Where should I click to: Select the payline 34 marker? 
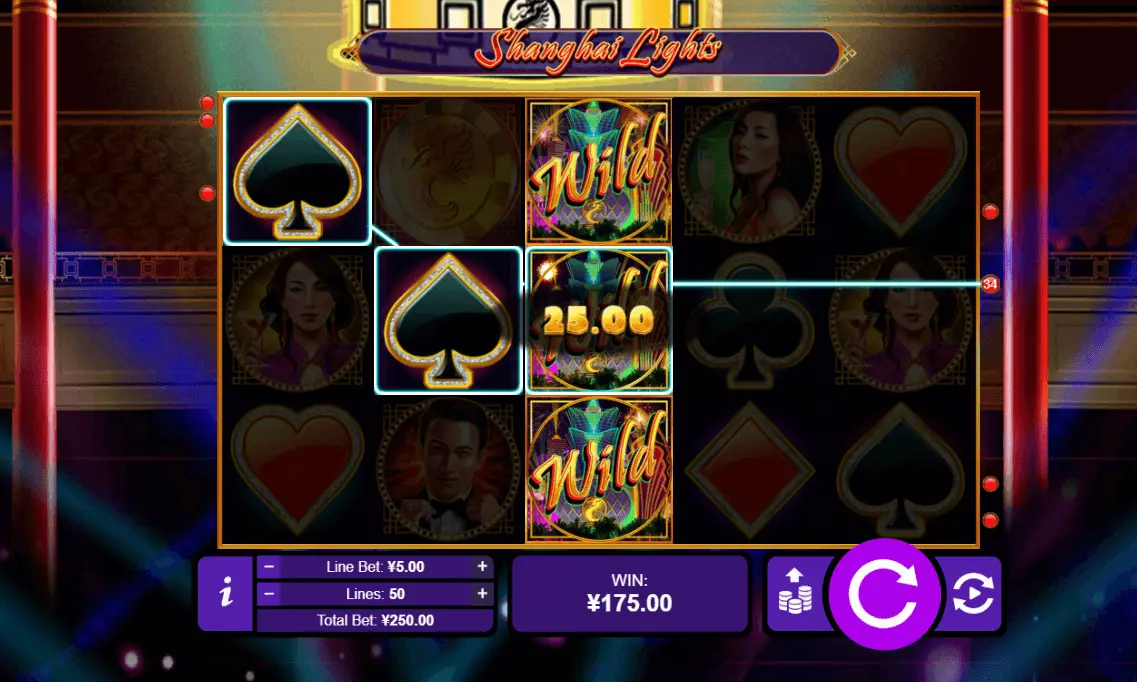(x=990, y=285)
